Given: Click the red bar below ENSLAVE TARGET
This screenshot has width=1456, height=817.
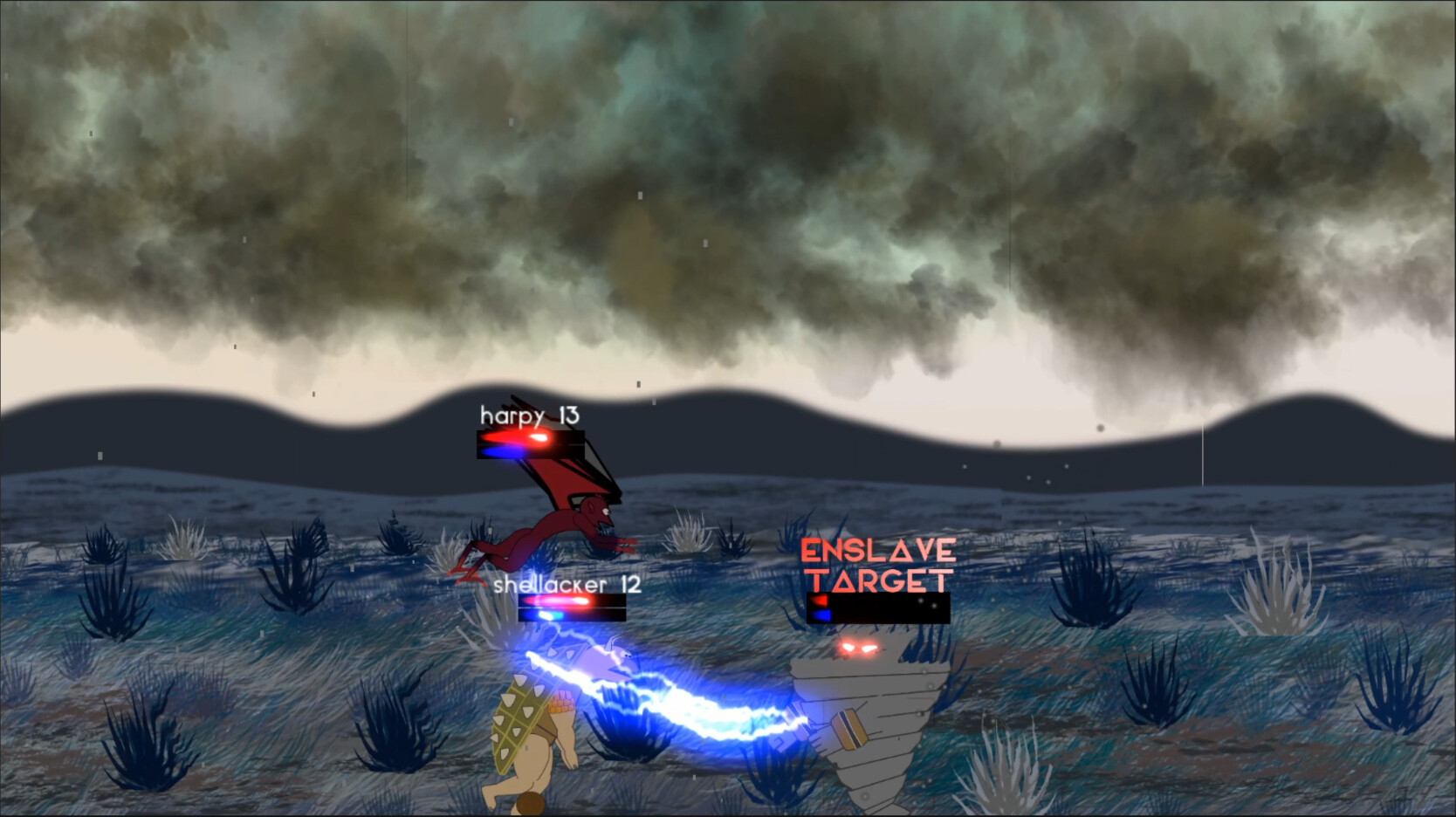Looking at the screenshot, I should point(819,601).
